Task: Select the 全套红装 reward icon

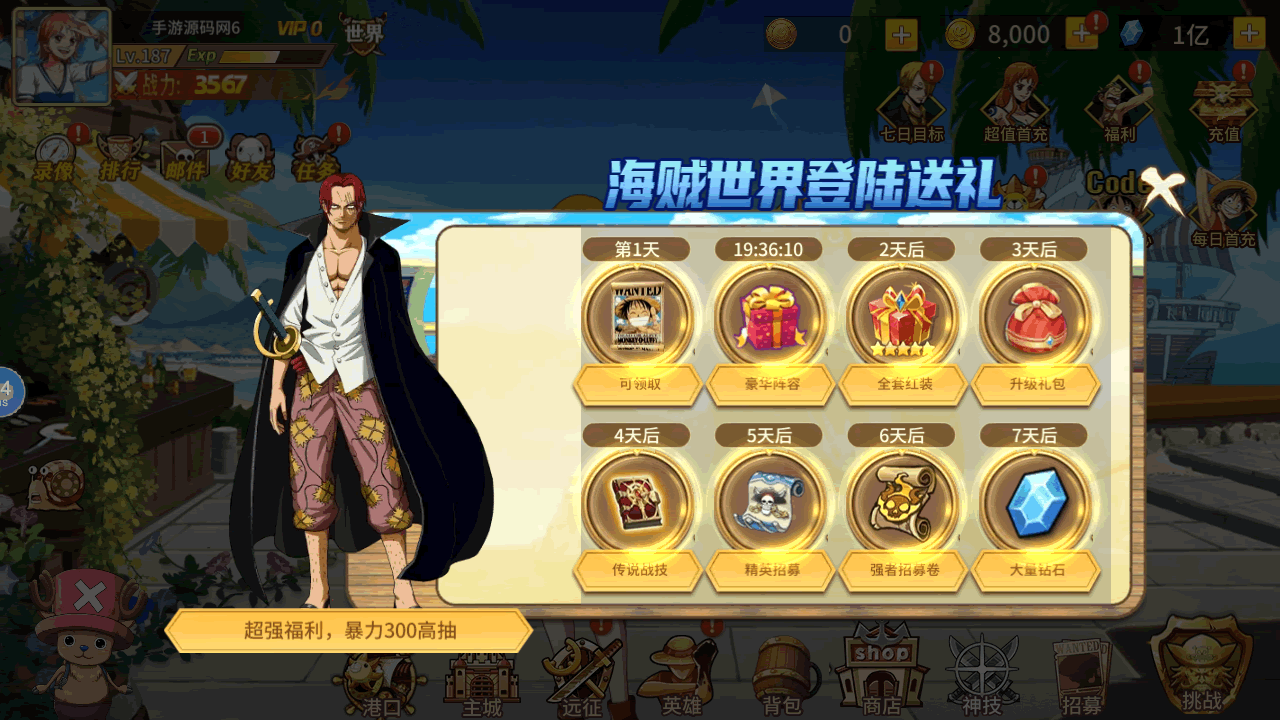Action: tap(902, 317)
